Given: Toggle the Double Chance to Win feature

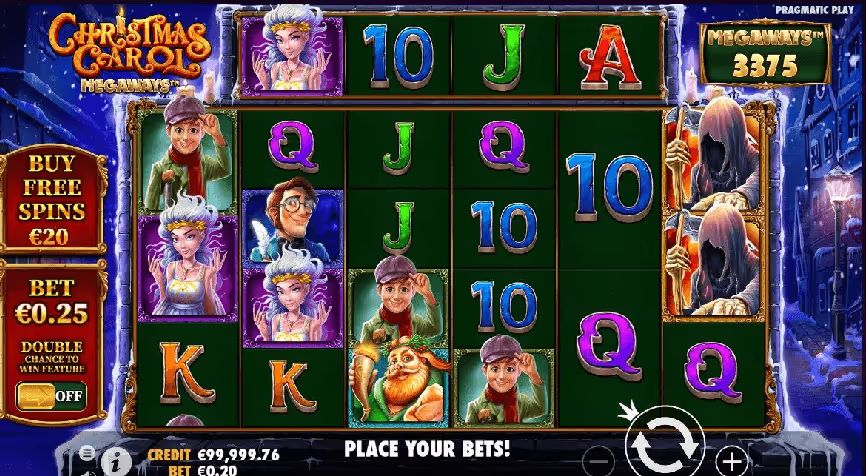Looking at the screenshot, I should [50, 396].
